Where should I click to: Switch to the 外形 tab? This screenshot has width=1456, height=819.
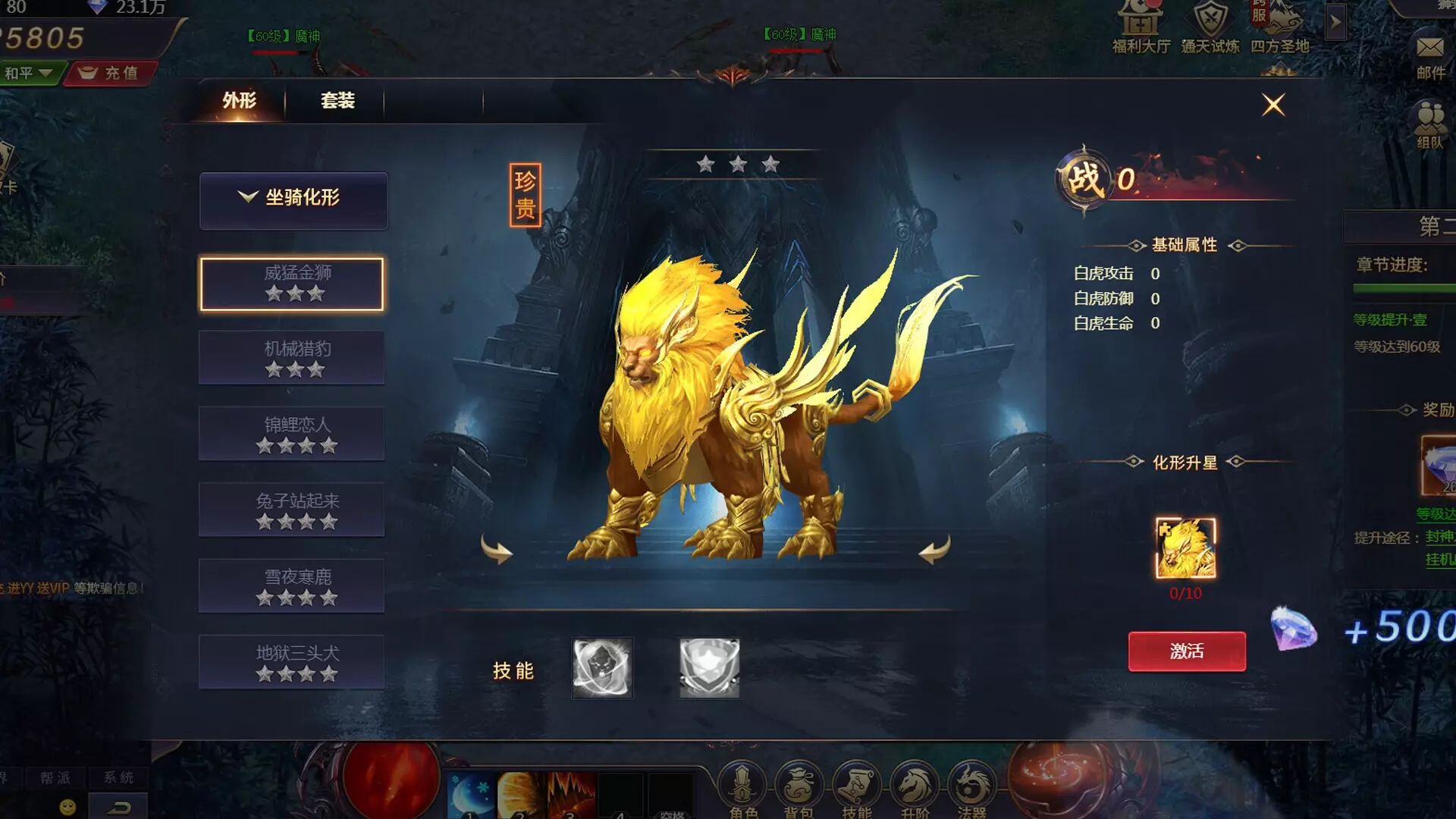tap(239, 101)
